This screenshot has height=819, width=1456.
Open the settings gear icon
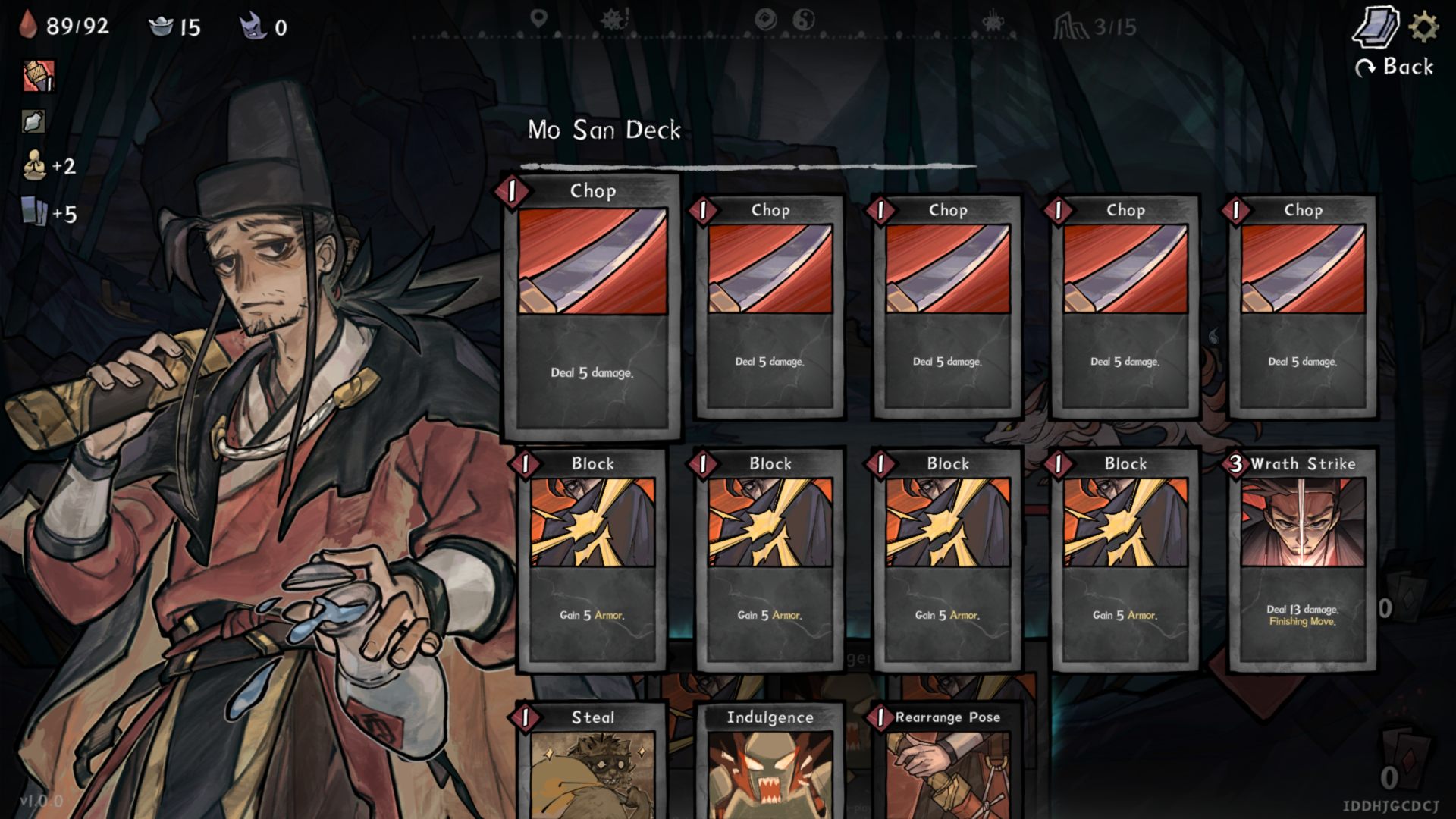click(1423, 27)
